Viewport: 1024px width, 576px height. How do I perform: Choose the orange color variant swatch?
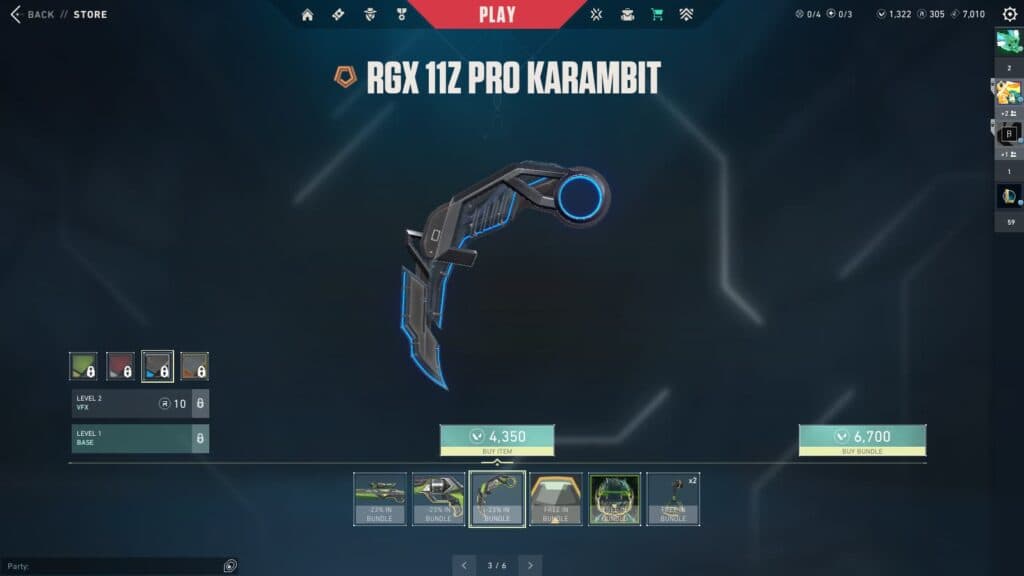(194, 366)
